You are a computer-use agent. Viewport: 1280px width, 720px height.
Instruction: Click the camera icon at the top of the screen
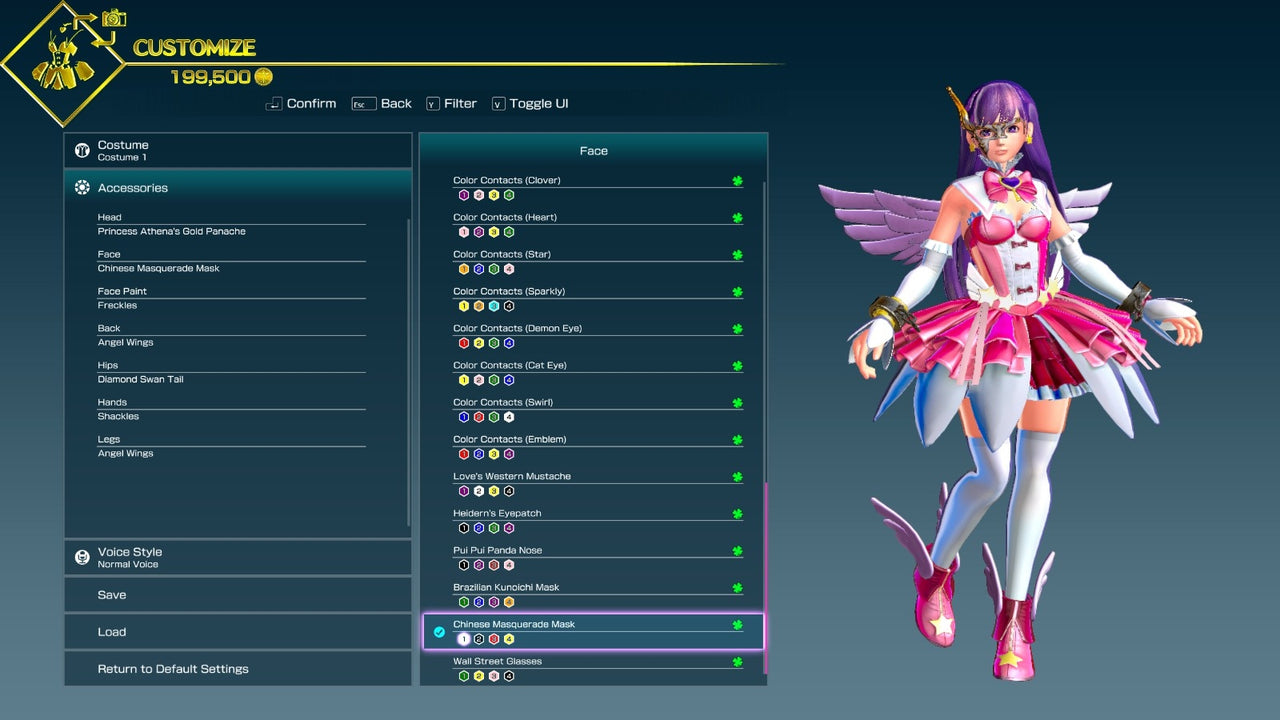point(113,19)
